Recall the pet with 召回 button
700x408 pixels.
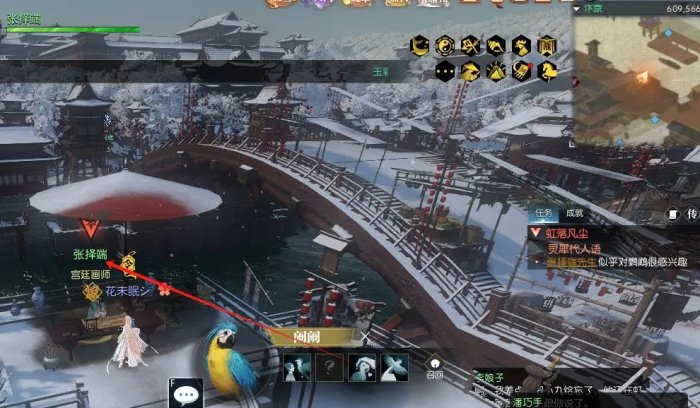click(x=433, y=365)
